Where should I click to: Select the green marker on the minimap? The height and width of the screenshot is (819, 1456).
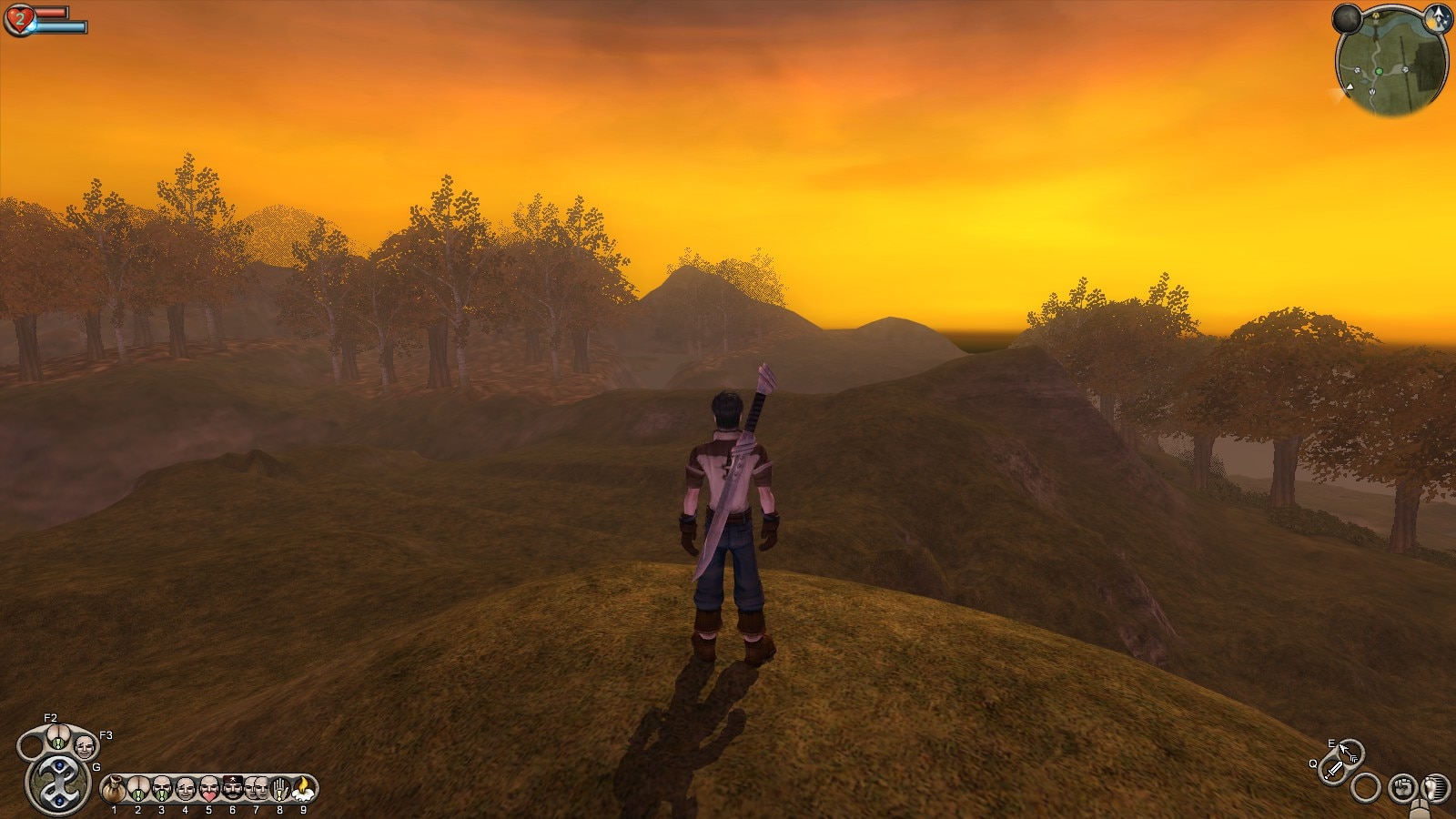[x=1379, y=71]
